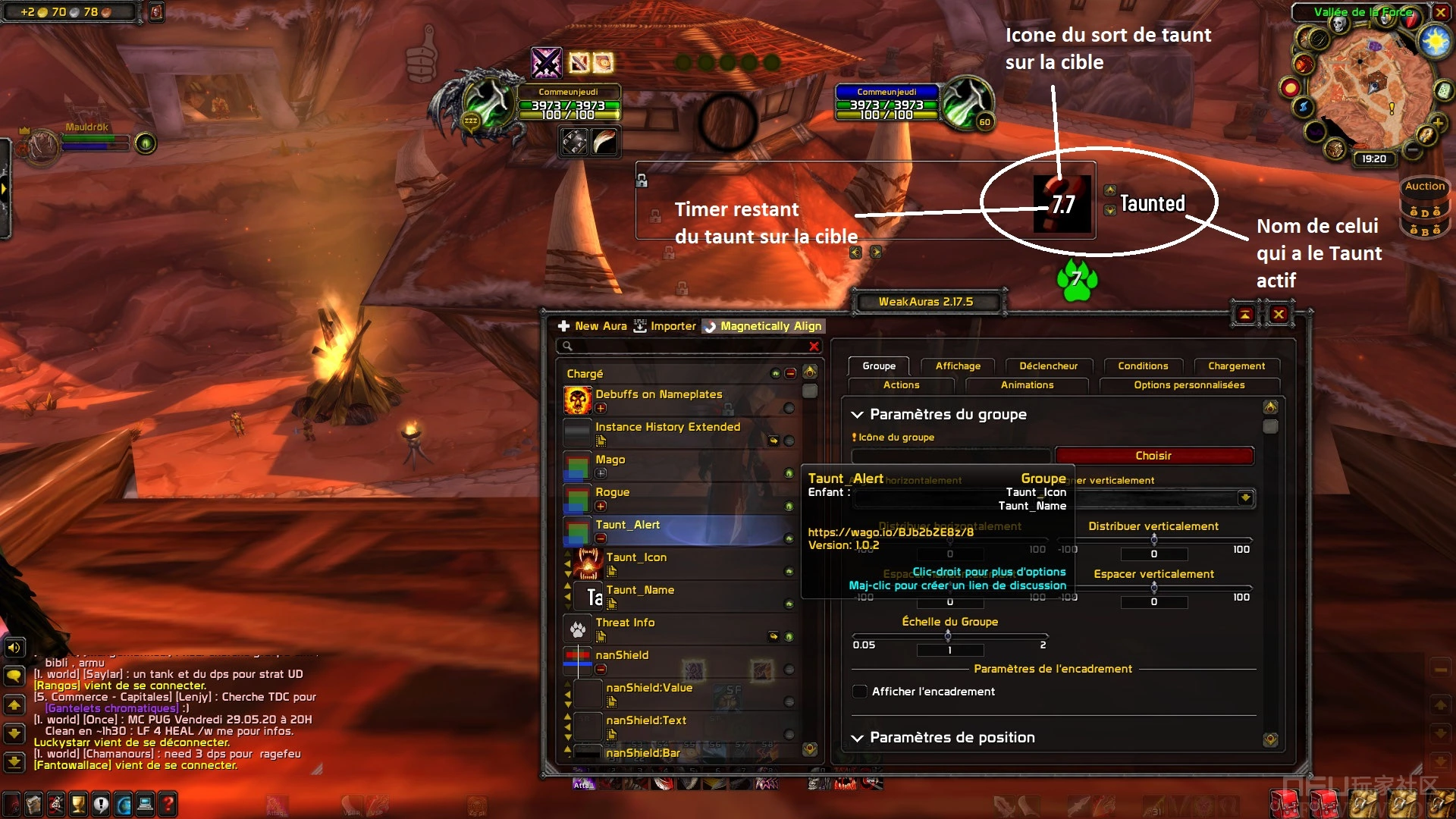The image size is (1456, 819).
Task: Open the Déclencheur tab
Action: tap(1048, 366)
